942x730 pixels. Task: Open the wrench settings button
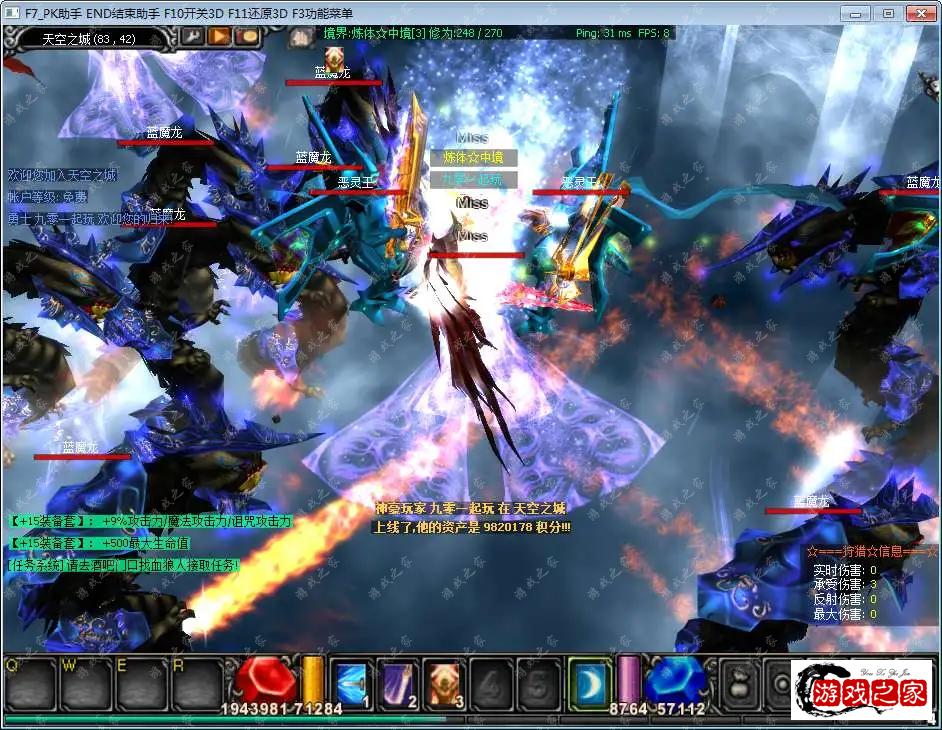click(x=191, y=36)
